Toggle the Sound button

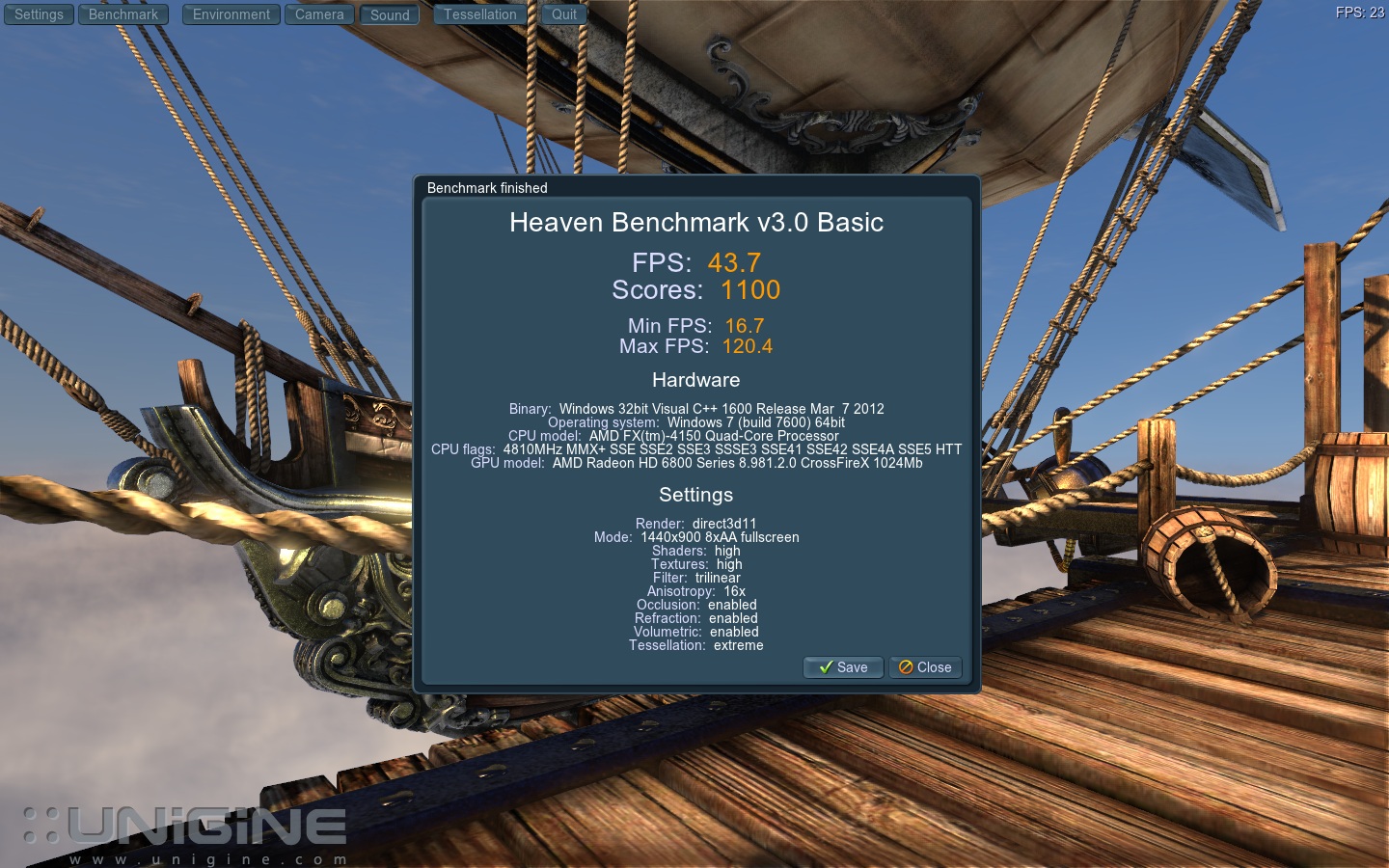click(390, 14)
